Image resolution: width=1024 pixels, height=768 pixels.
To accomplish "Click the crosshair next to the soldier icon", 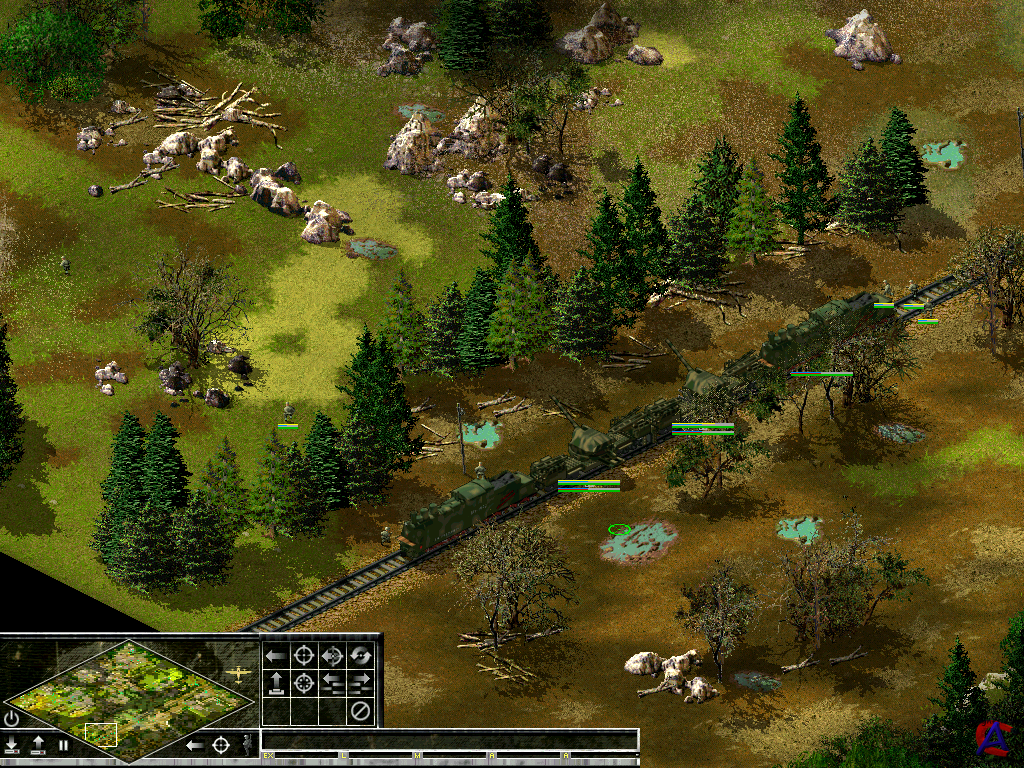I will 221,745.
